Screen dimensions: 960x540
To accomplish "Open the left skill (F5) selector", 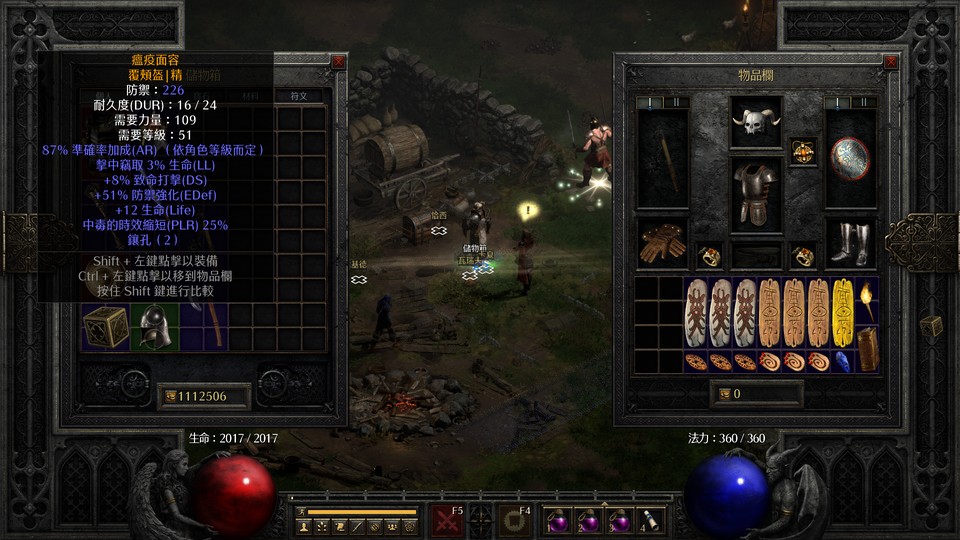I will (447, 520).
